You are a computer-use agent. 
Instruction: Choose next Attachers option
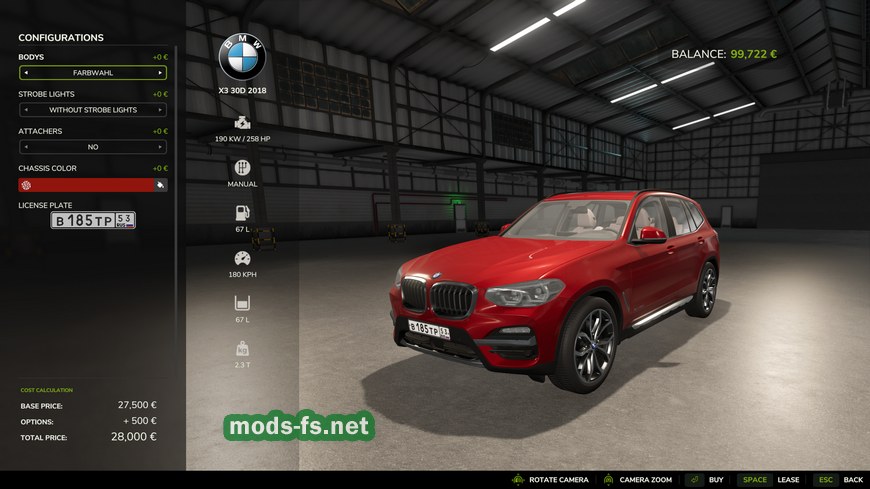[x=160, y=147]
